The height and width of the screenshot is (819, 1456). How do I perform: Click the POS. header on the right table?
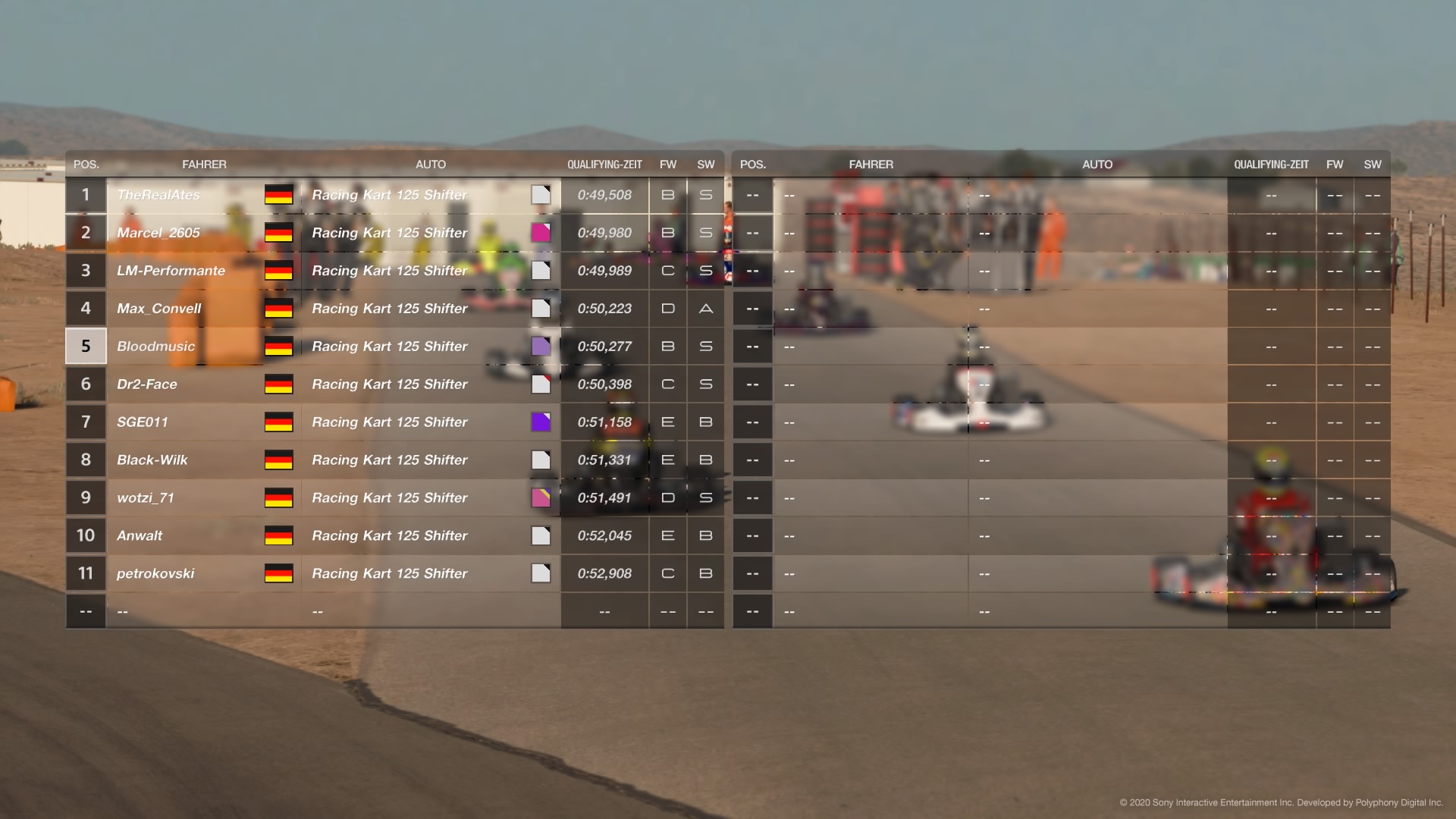(x=752, y=164)
